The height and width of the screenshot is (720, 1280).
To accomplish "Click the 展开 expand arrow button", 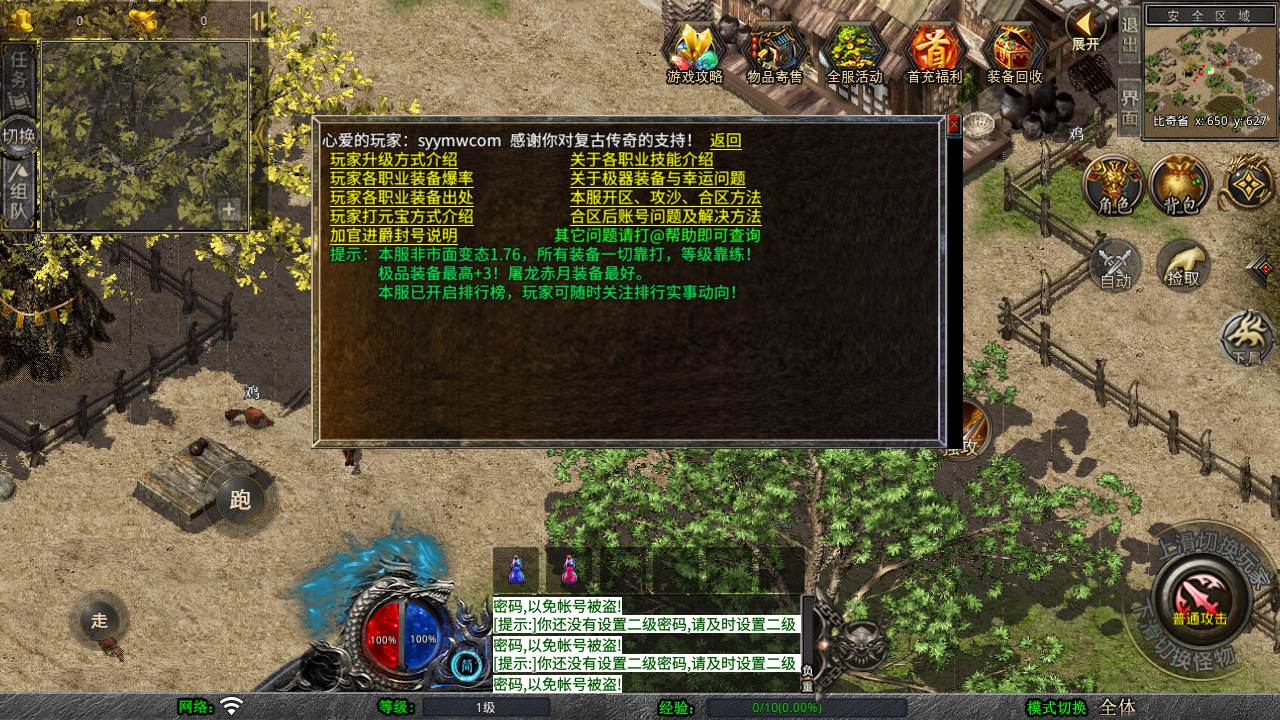I will (x=1084, y=28).
